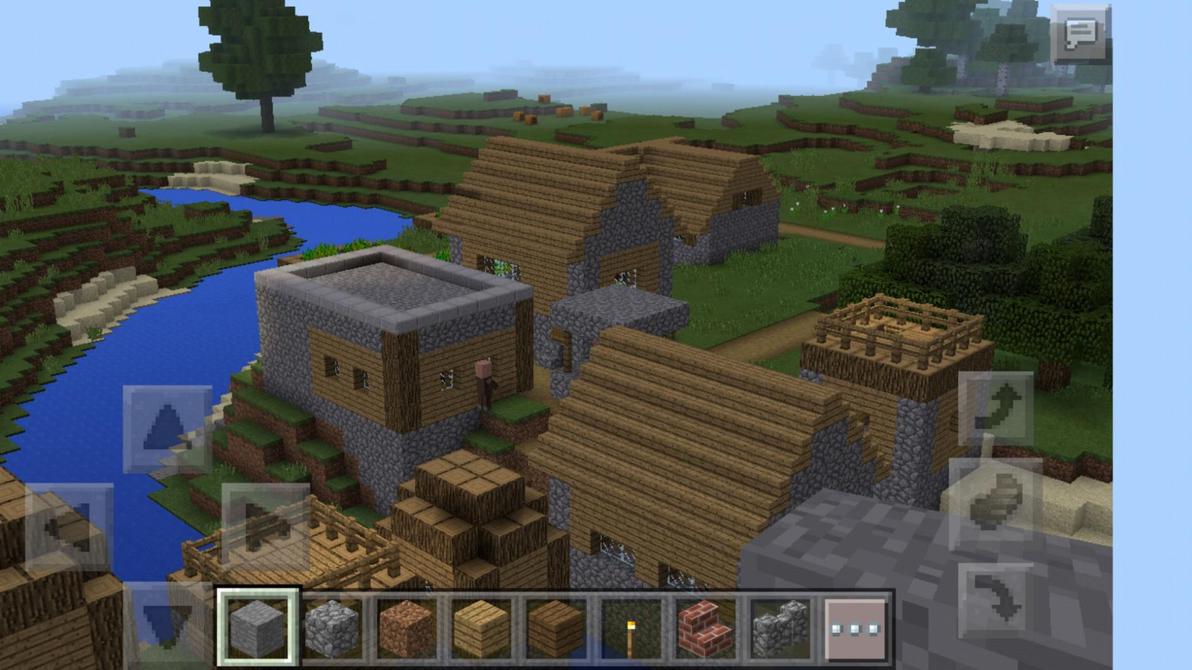Descend with the down-curved arrow button

(x=996, y=600)
